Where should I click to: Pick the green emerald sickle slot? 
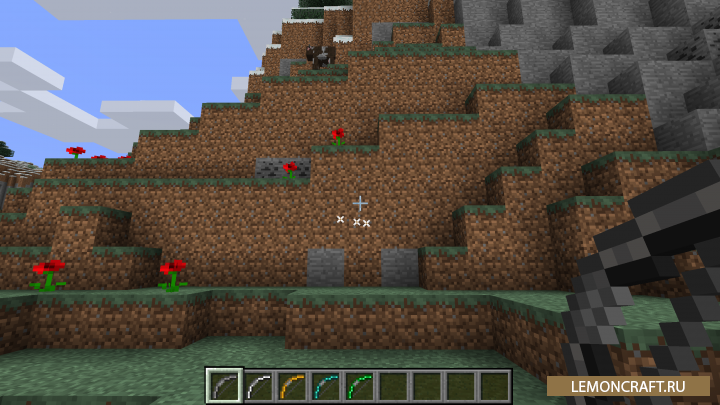(359, 385)
